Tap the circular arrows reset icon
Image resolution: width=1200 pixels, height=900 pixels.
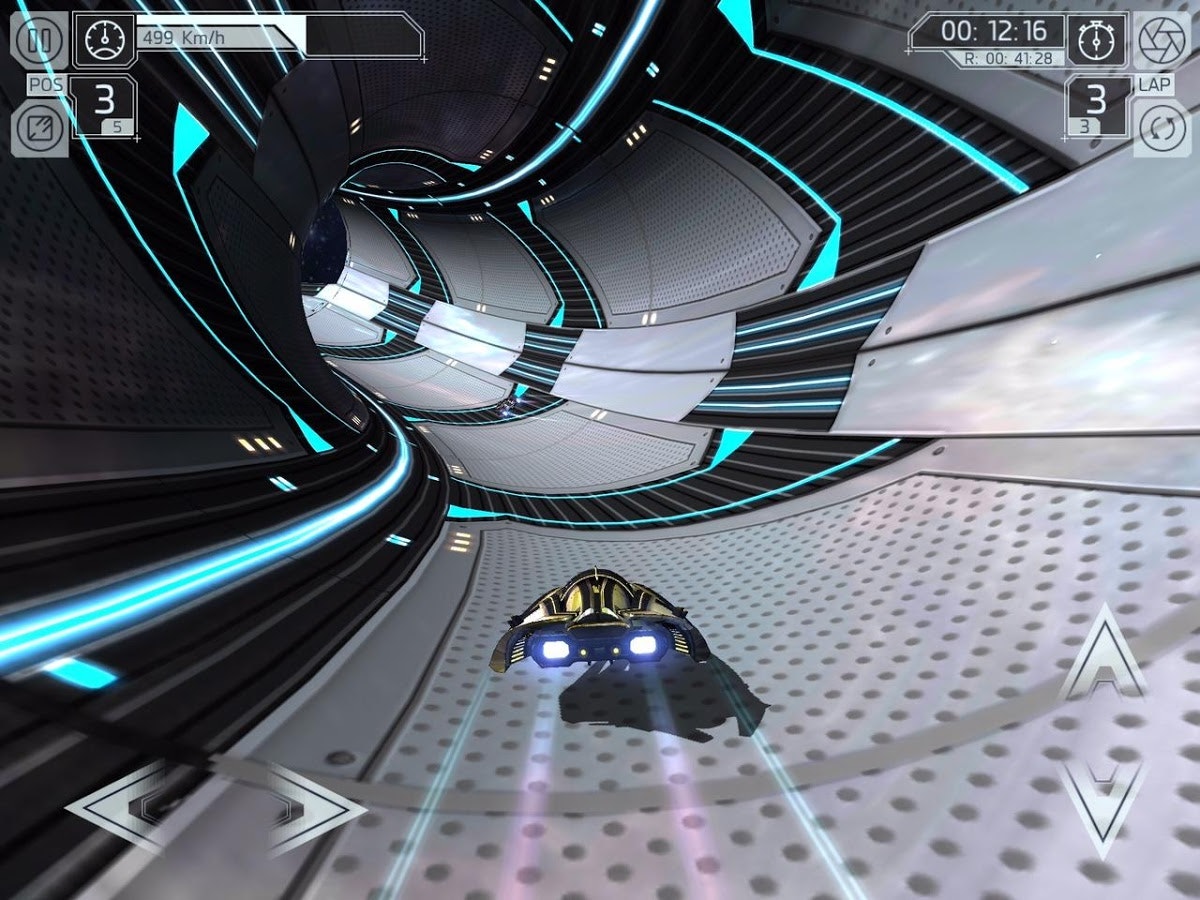[x=1162, y=130]
